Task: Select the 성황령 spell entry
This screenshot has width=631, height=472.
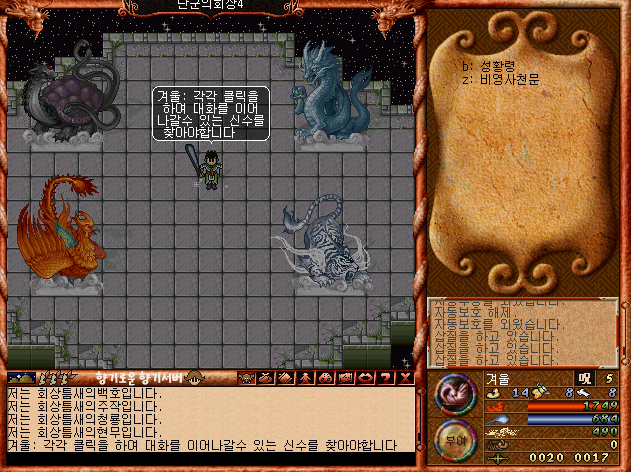Action: (x=502, y=66)
